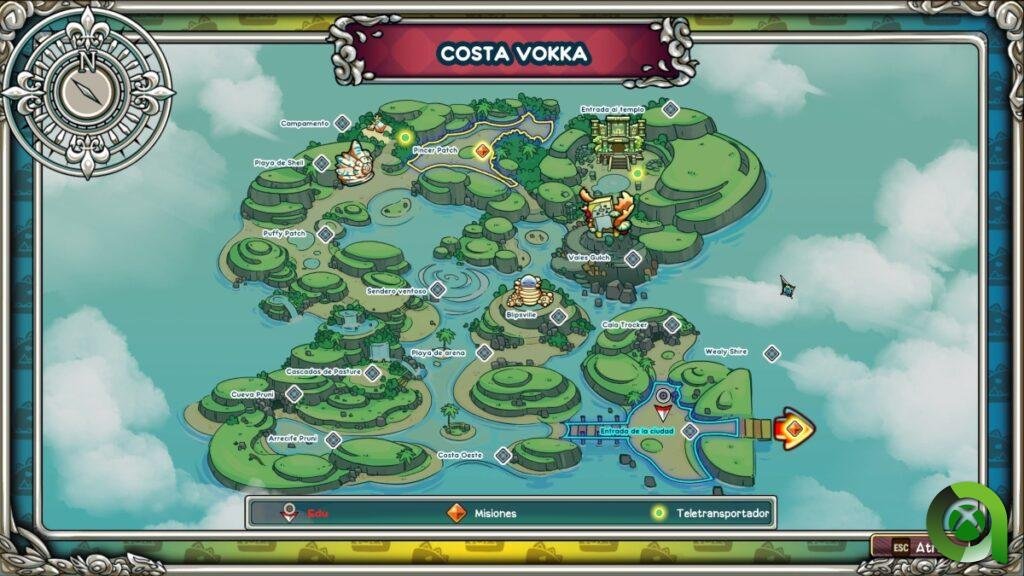Select the Blipsville location marker
The height and width of the screenshot is (576, 1024).
[x=558, y=316]
